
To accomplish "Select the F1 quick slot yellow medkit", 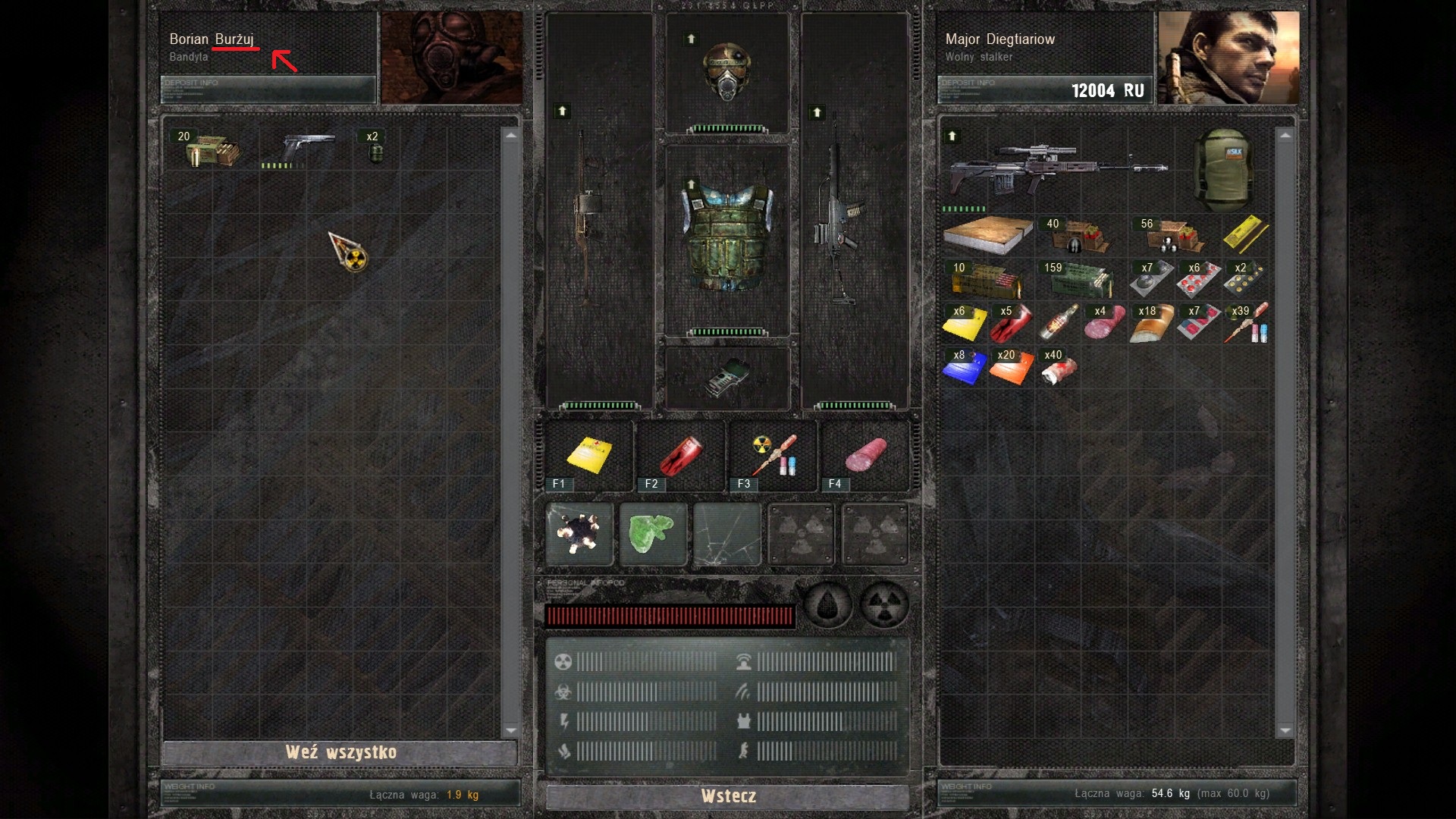I will point(589,457).
